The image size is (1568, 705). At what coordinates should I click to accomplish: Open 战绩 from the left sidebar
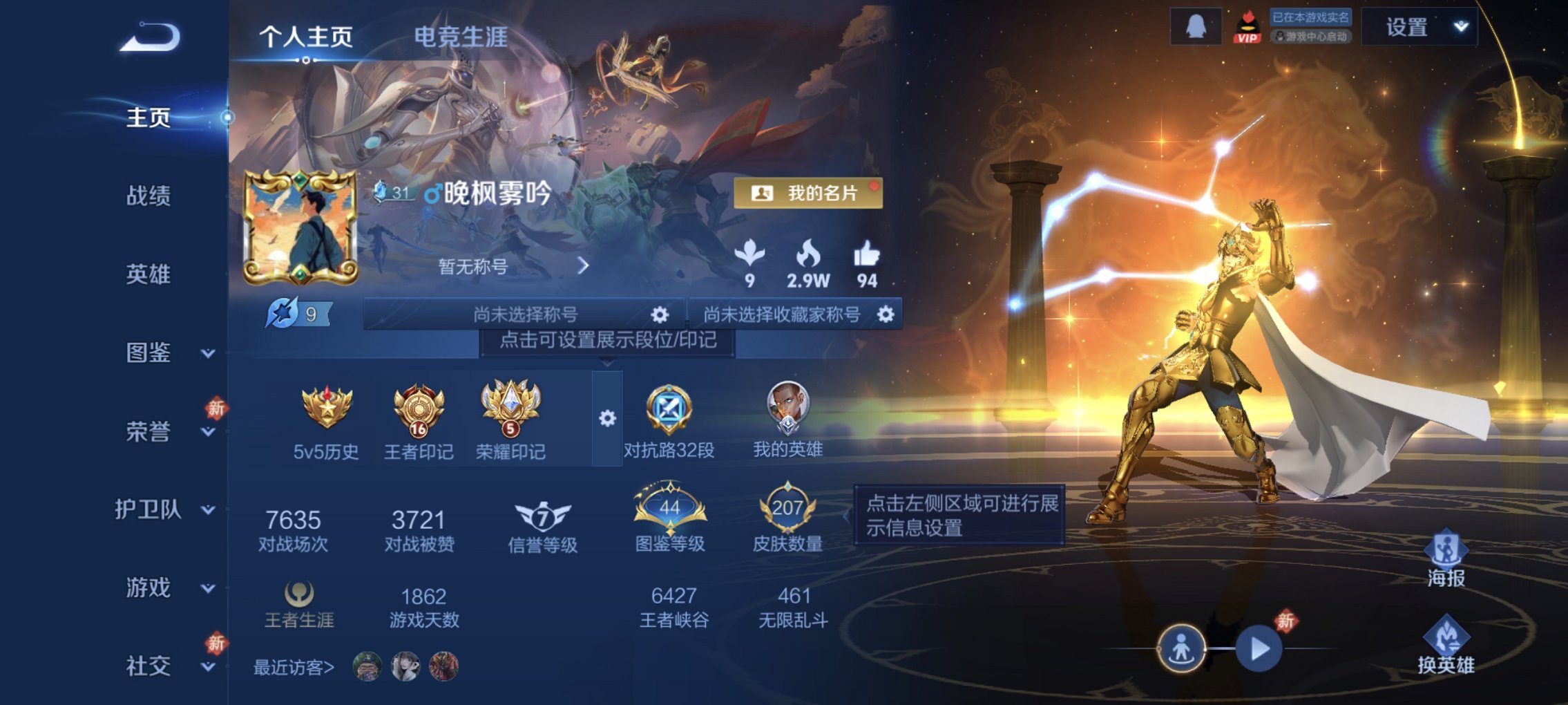(x=147, y=196)
